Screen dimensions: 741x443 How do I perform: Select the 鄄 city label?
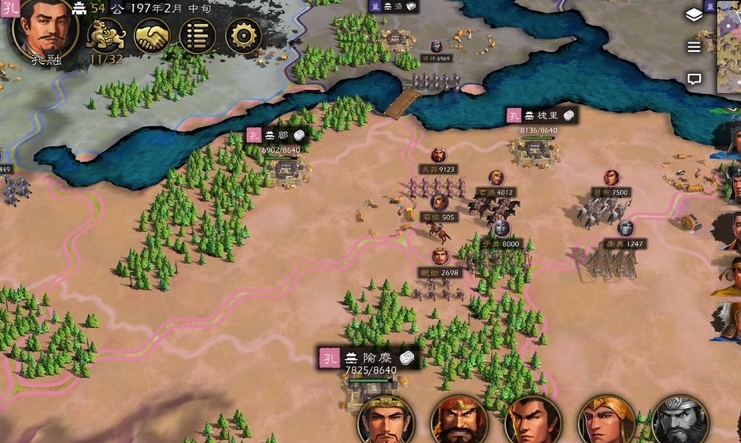coord(275,136)
